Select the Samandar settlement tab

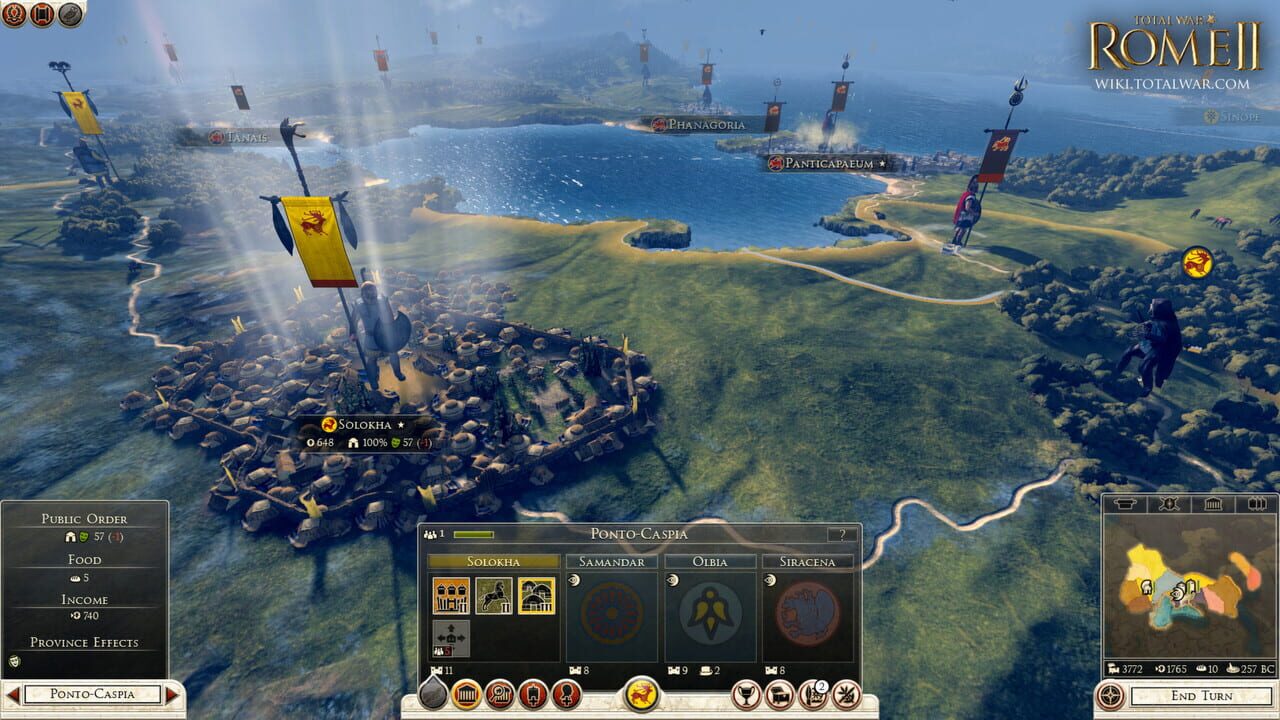612,561
